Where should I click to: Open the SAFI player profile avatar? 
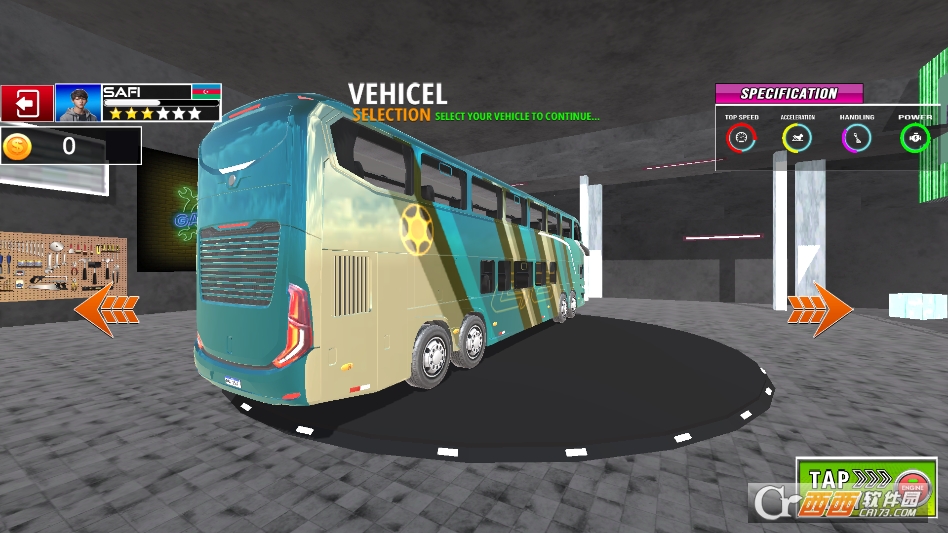pos(78,103)
